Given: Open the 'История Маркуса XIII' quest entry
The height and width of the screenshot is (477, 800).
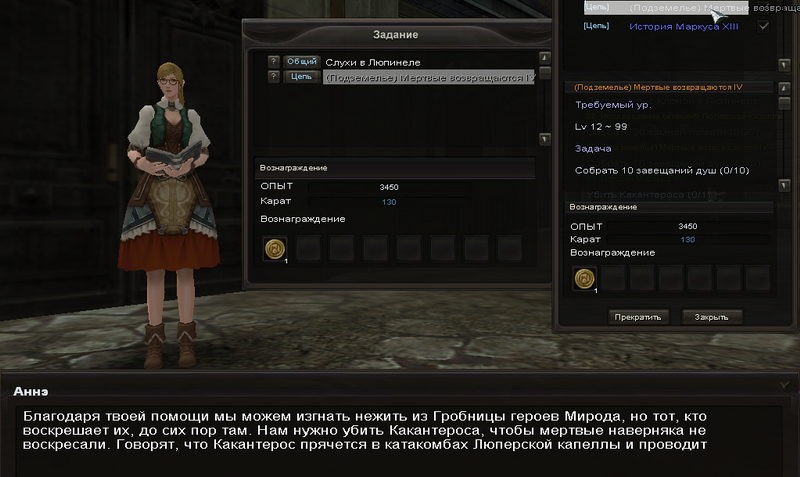Looking at the screenshot, I should point(684,26).
